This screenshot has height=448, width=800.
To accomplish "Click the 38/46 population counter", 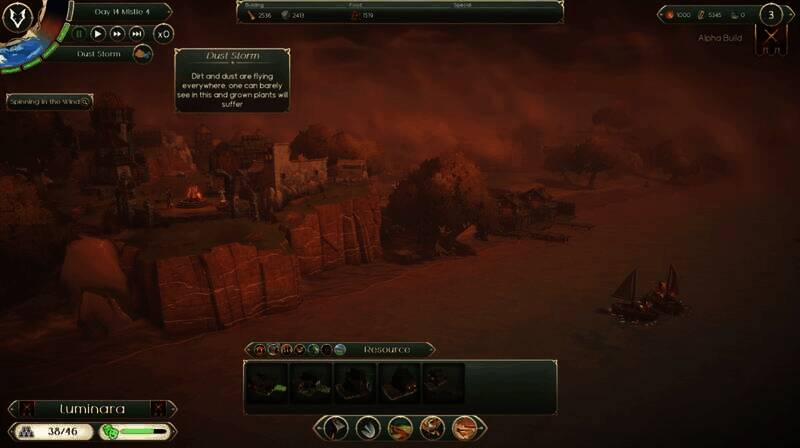I will click(51, 432).
